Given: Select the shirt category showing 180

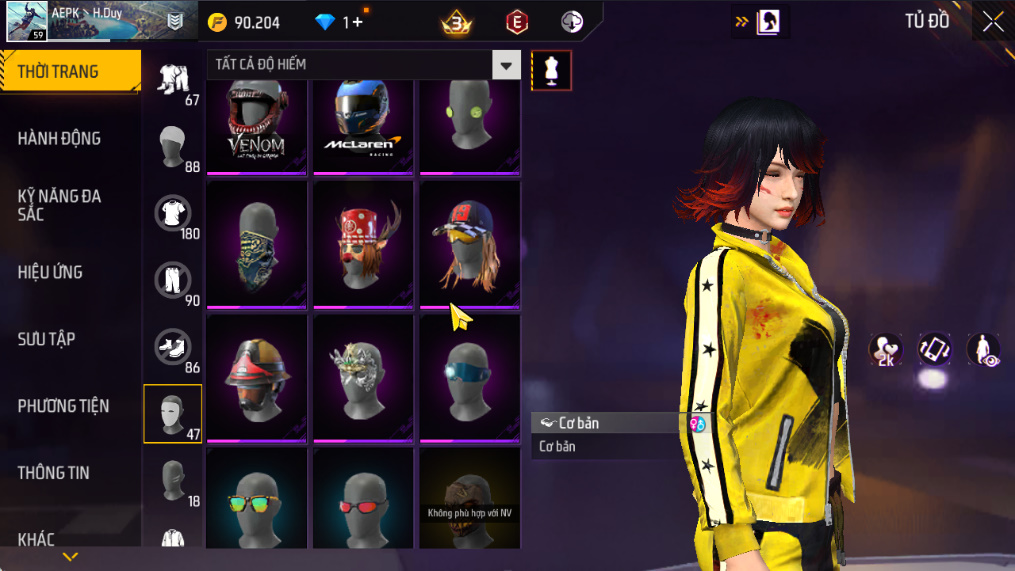Looking at the screenshot, I should point(173,213).
